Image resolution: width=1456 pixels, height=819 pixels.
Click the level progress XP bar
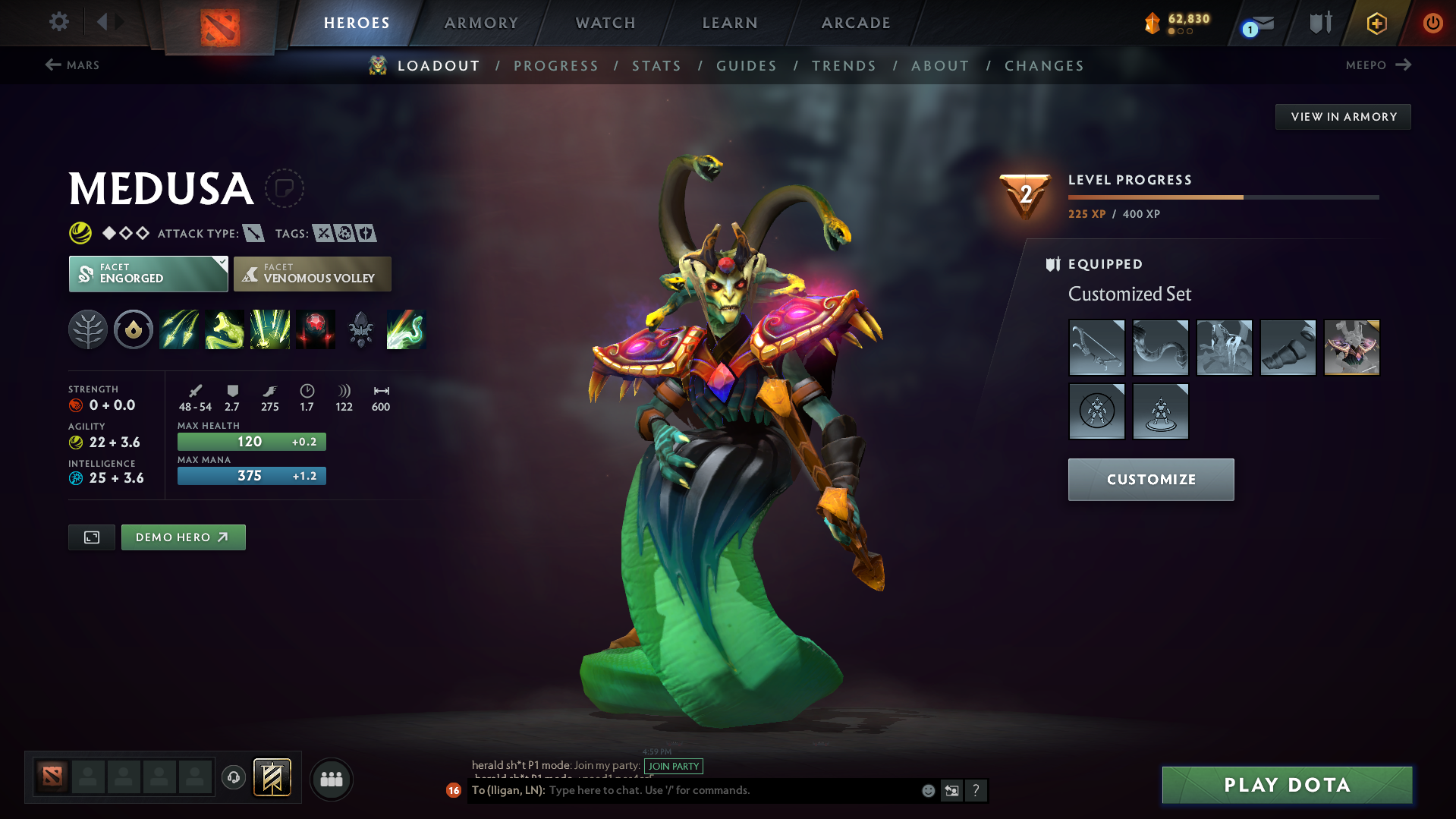[x=1222, y=197]
